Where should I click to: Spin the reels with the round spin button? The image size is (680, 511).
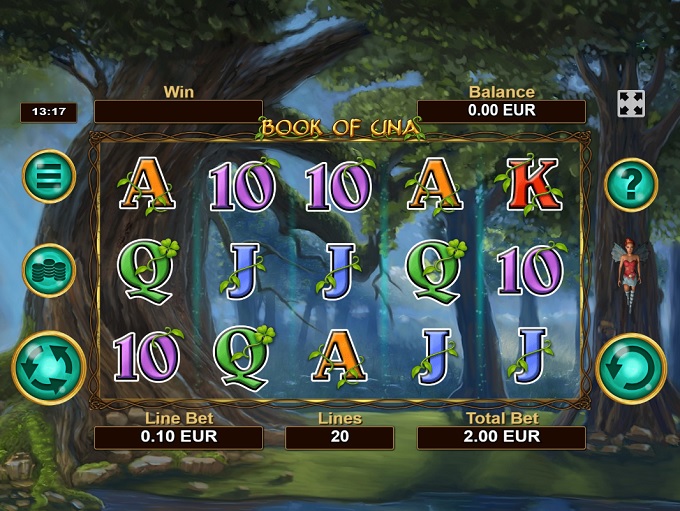coord(631,368)
